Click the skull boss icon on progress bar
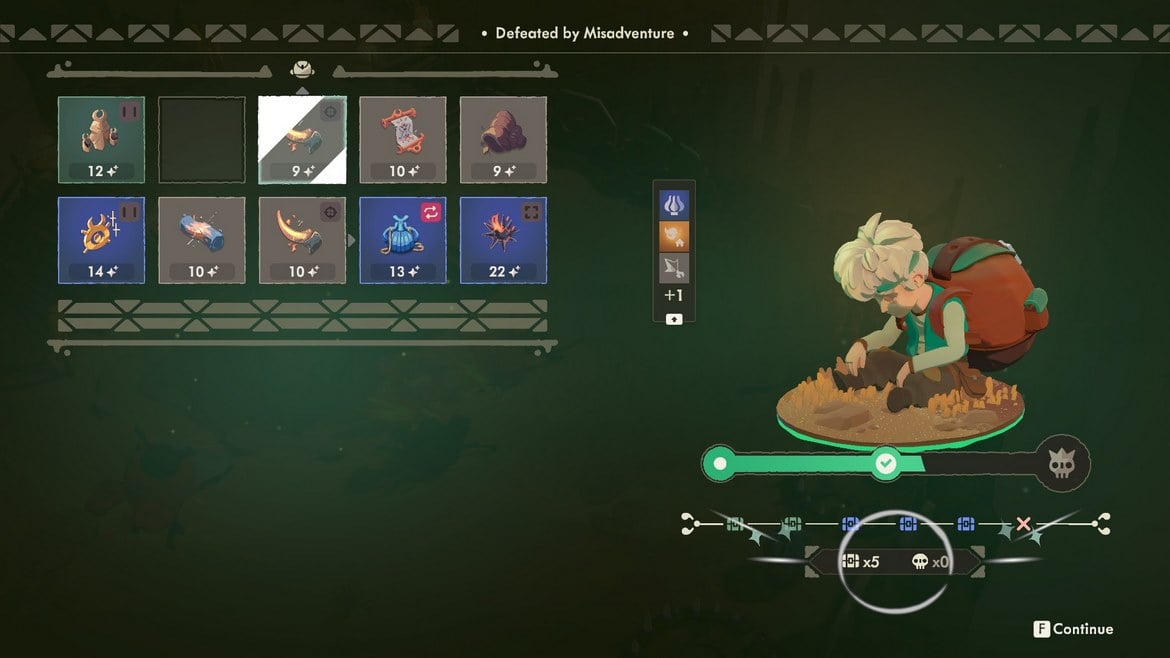This screenshot has height=658, width=1170. (x=1061, y=464)
